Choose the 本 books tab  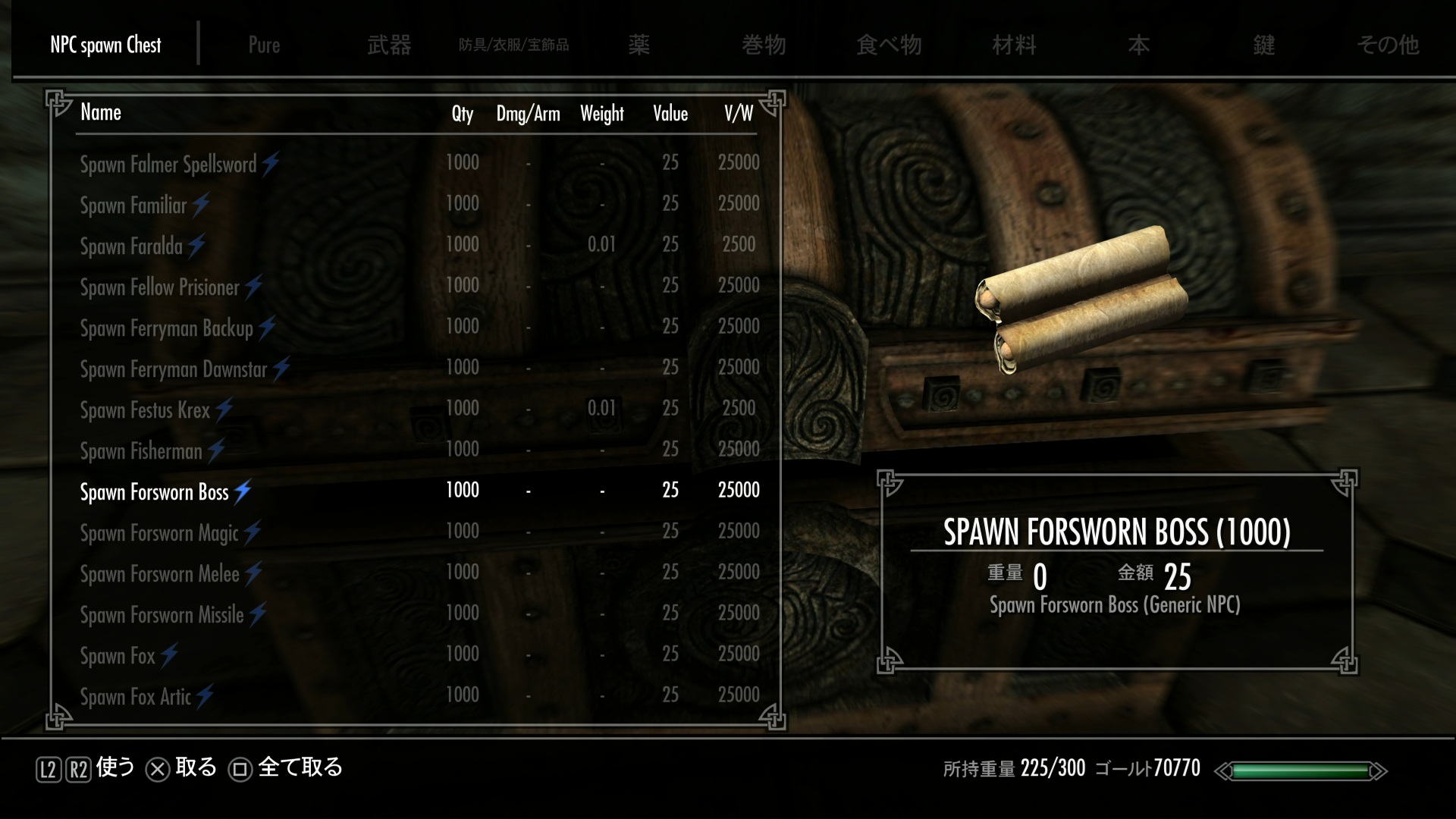coord(1138,45)
